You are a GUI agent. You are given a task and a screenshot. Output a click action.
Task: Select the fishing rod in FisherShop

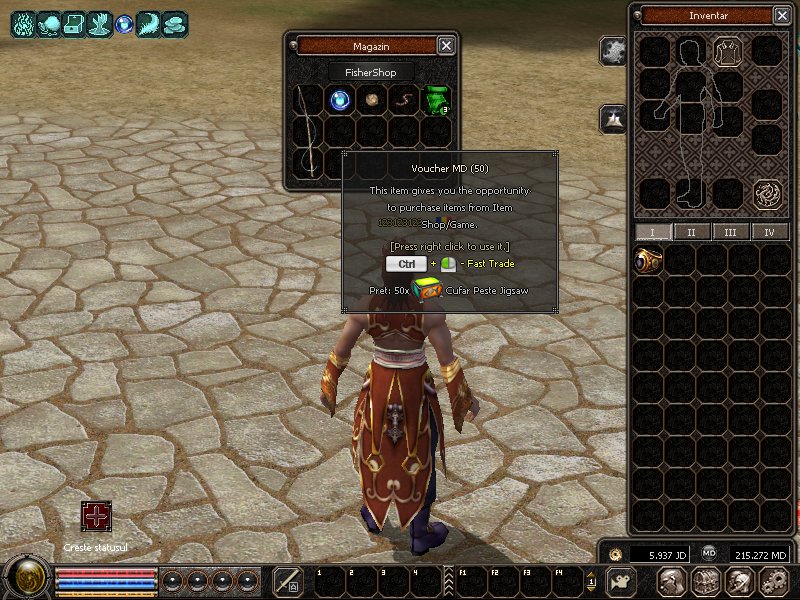pyautogui.click(x=309, y=130)
